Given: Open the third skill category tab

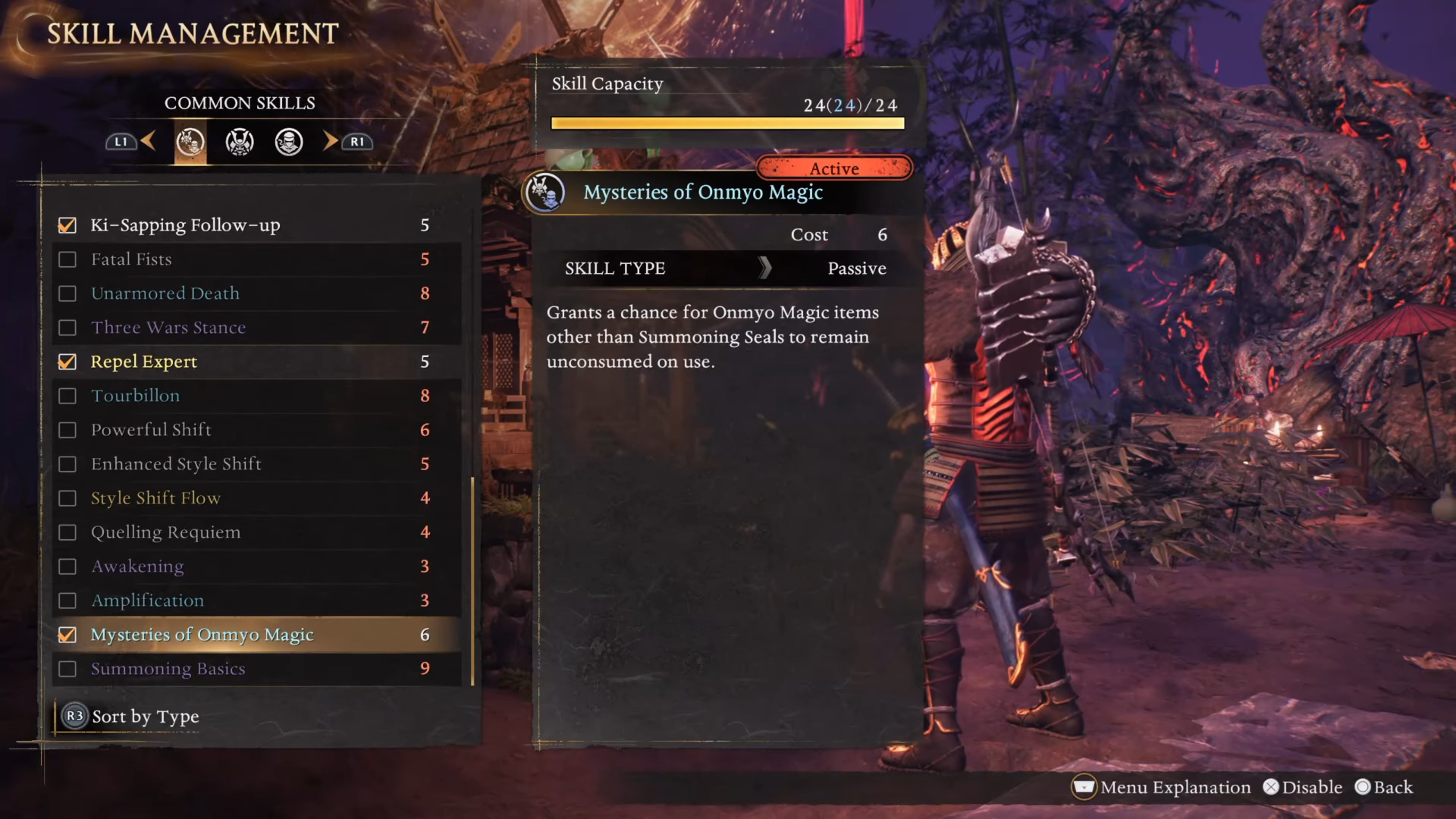Looking at the screenshot, I should 289,142.
